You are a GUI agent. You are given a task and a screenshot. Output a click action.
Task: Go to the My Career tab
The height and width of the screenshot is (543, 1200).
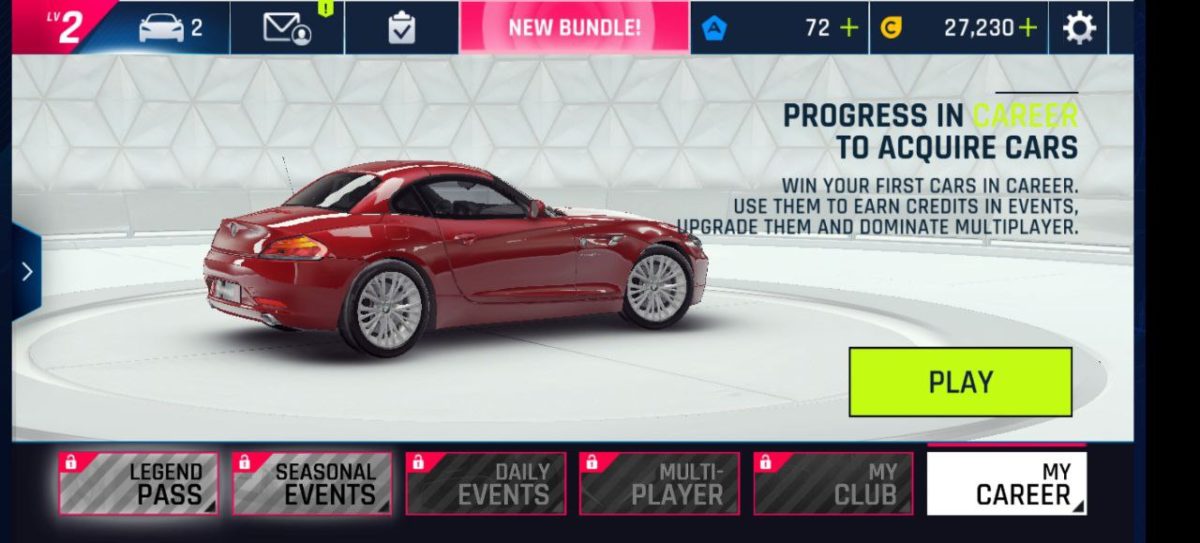pyautogui.click(x=1006, y=484)
